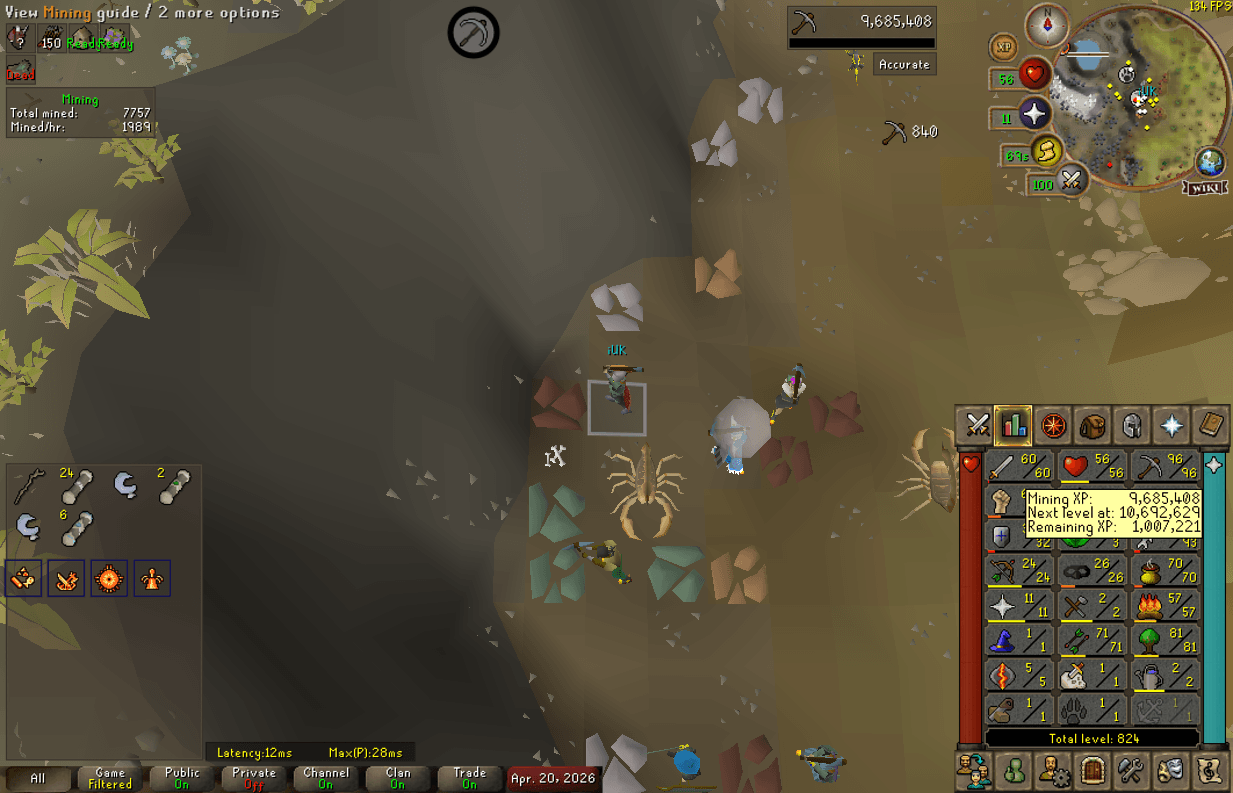Viewport: 1233px width, 793px height.
Task: Open the Trade chat filter
Action: 469,778
